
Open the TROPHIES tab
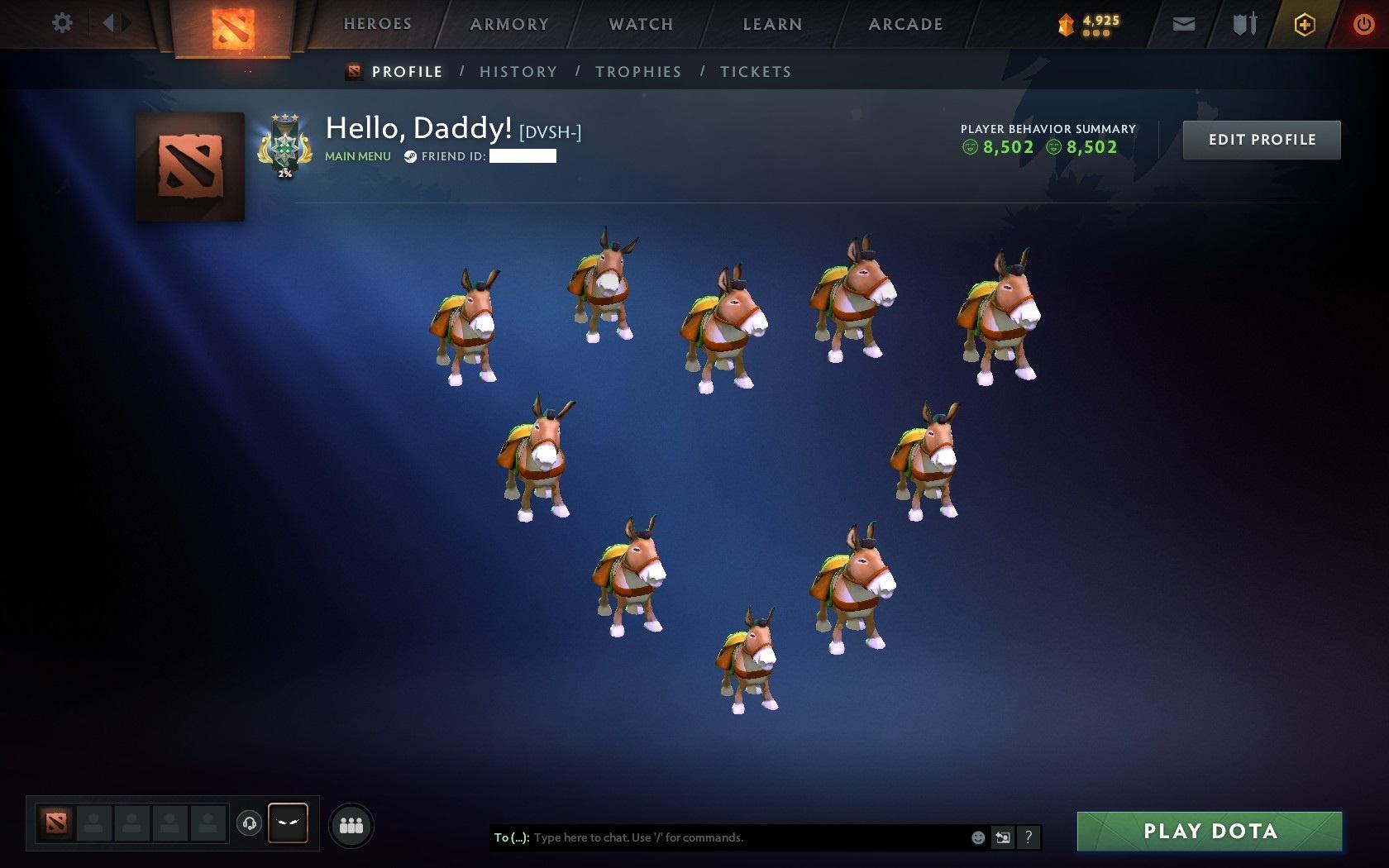[x=637, y=71]
